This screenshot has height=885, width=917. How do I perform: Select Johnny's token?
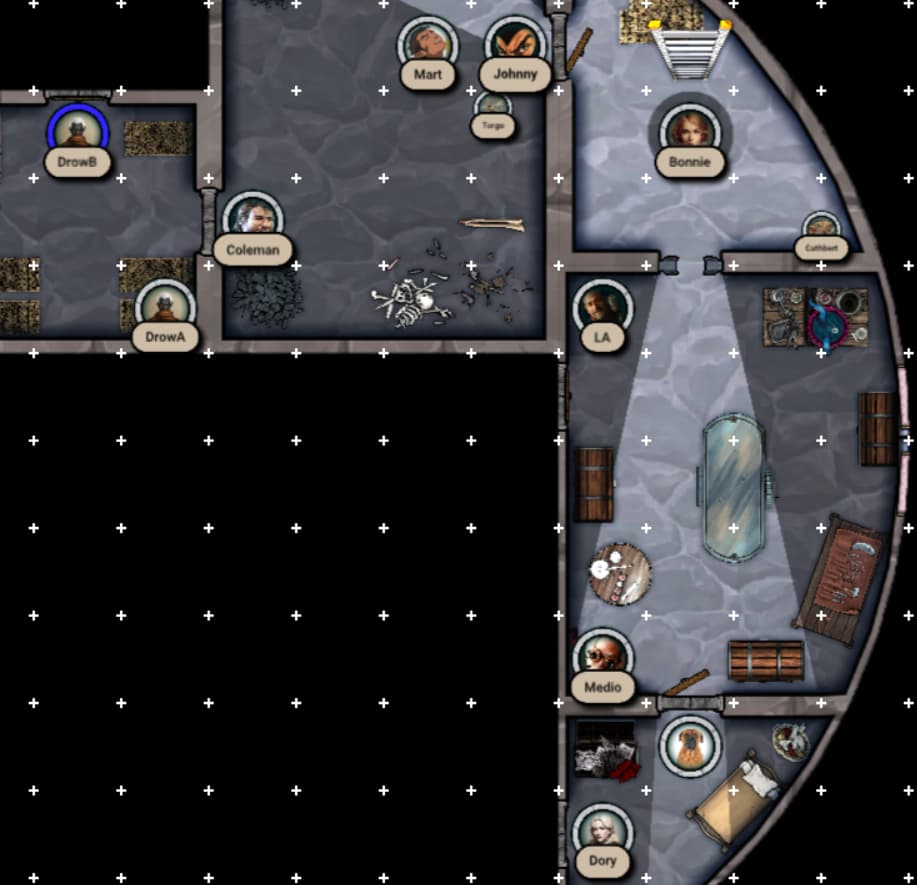pos(515,45)
